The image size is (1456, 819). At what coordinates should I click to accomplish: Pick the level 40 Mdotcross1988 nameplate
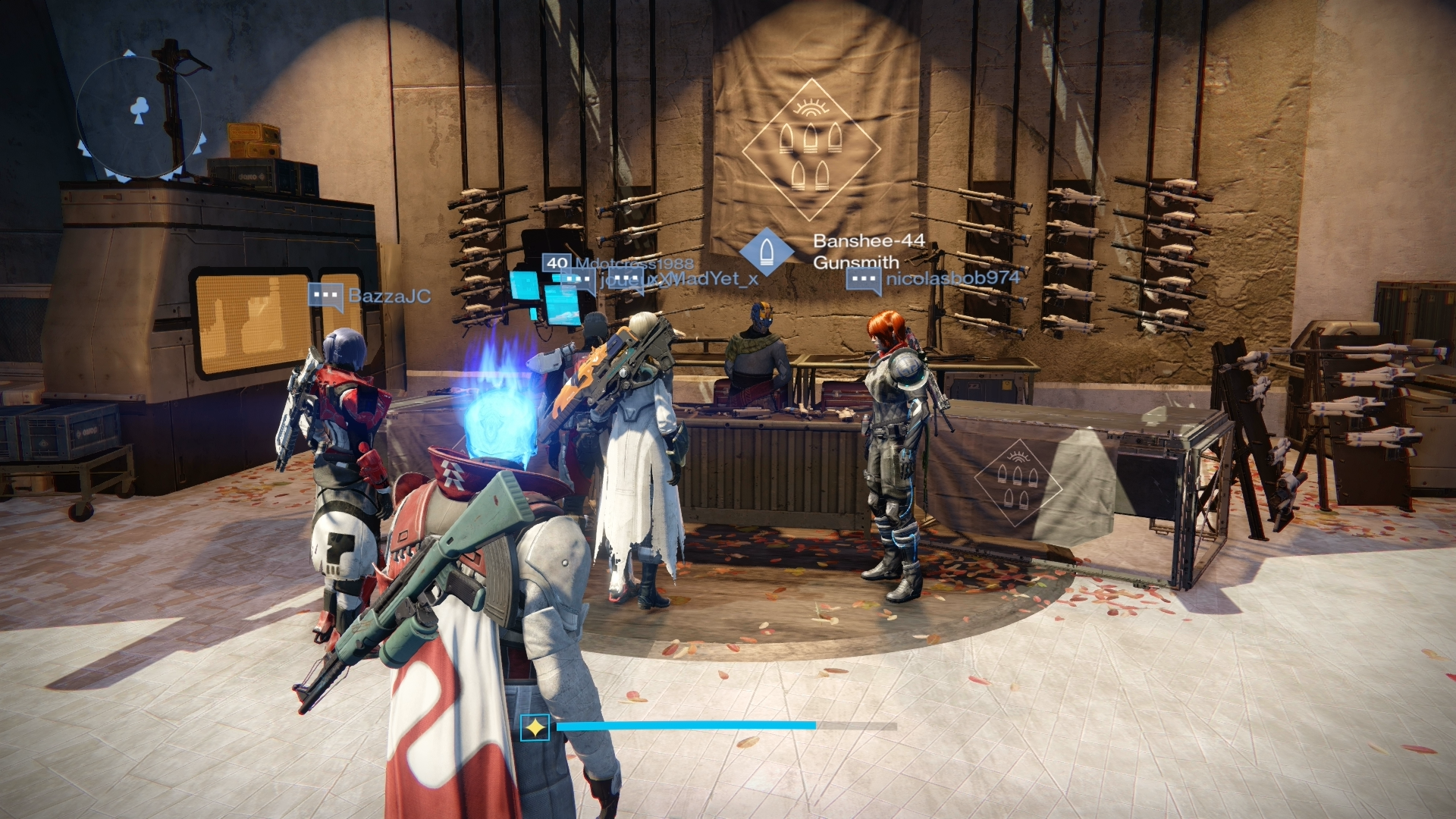618,263
